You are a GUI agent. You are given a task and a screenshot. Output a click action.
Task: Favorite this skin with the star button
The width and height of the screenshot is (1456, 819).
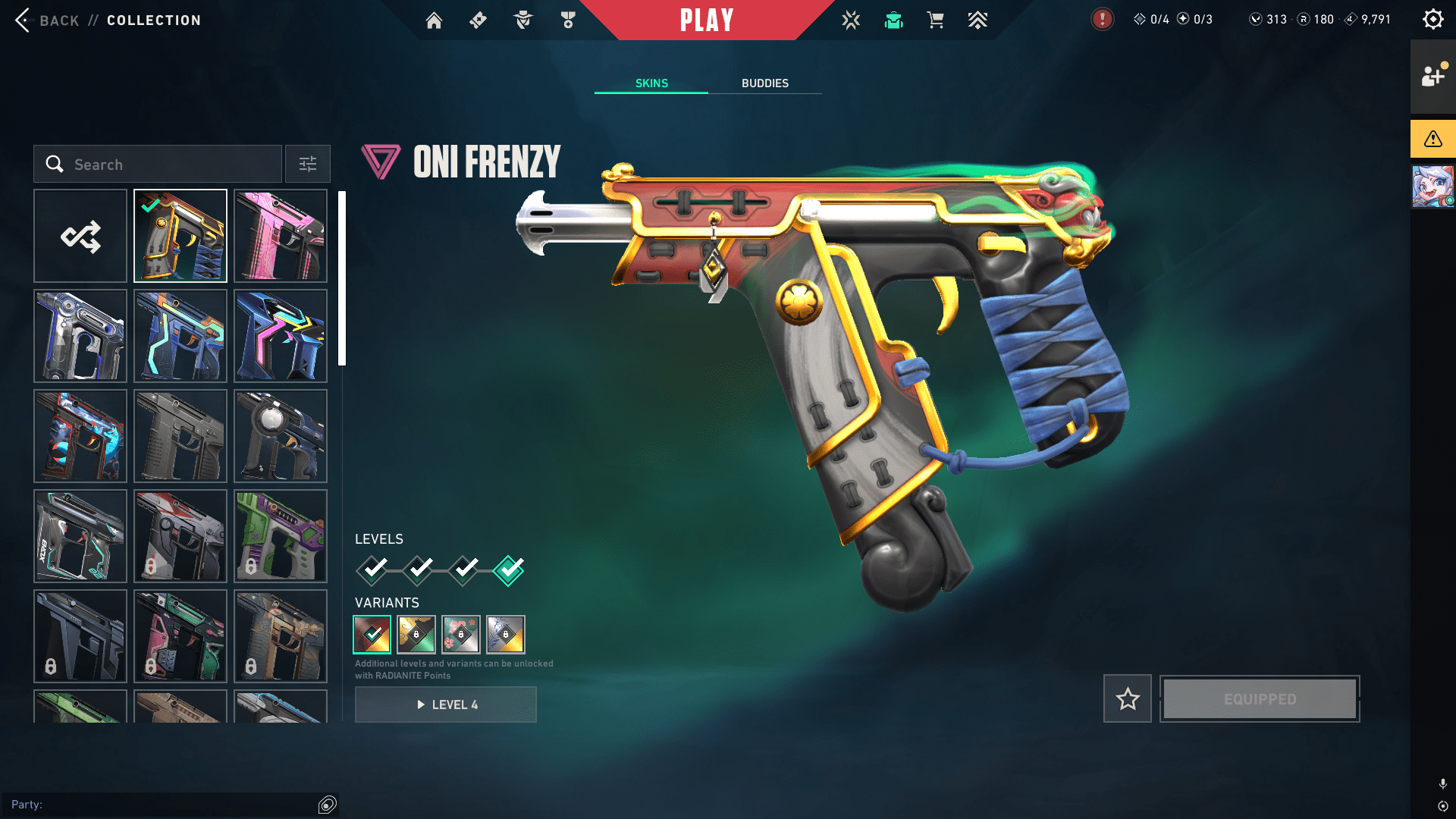(x=1128, y=698)
